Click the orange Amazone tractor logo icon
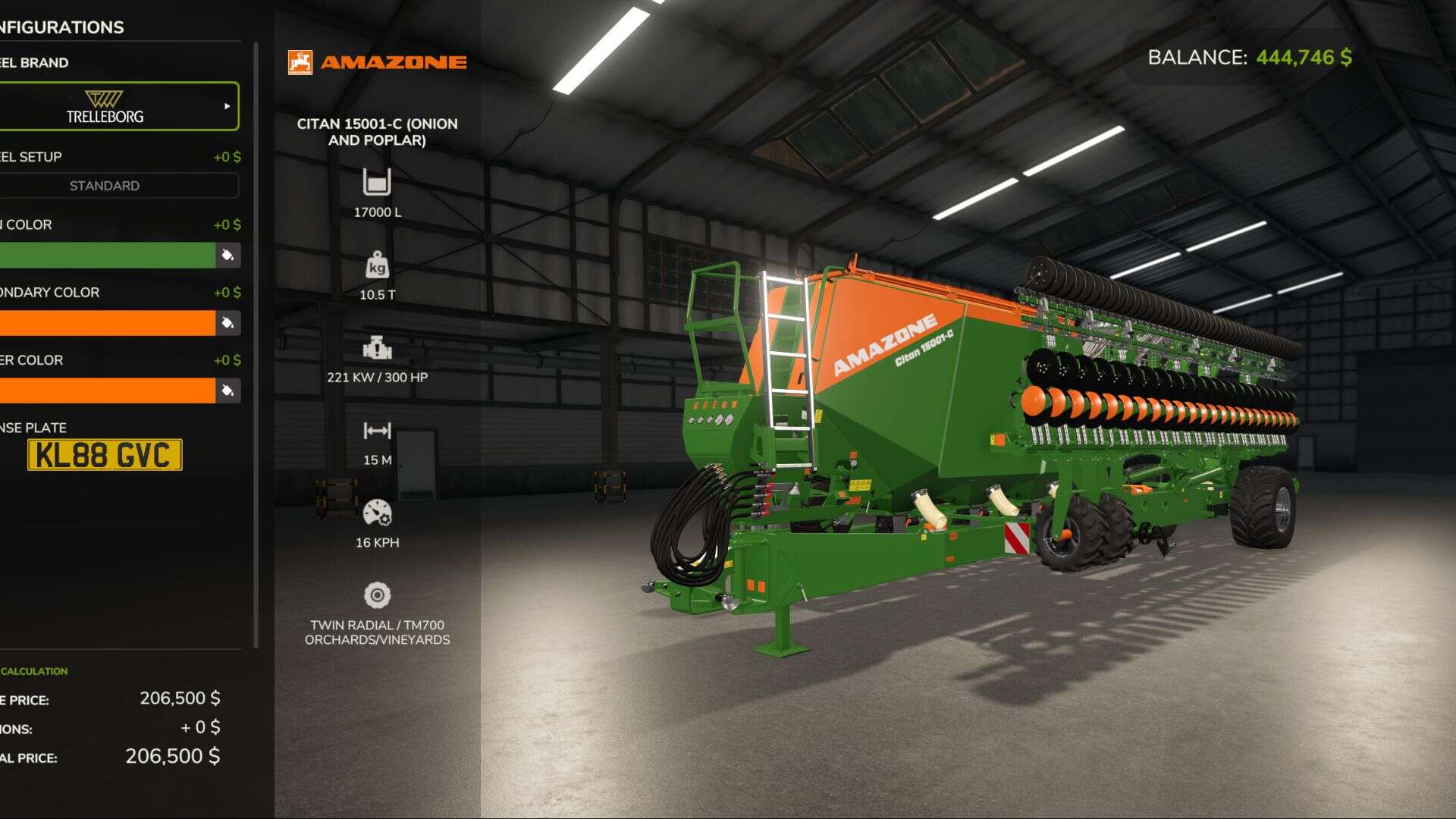 (300, 61)
